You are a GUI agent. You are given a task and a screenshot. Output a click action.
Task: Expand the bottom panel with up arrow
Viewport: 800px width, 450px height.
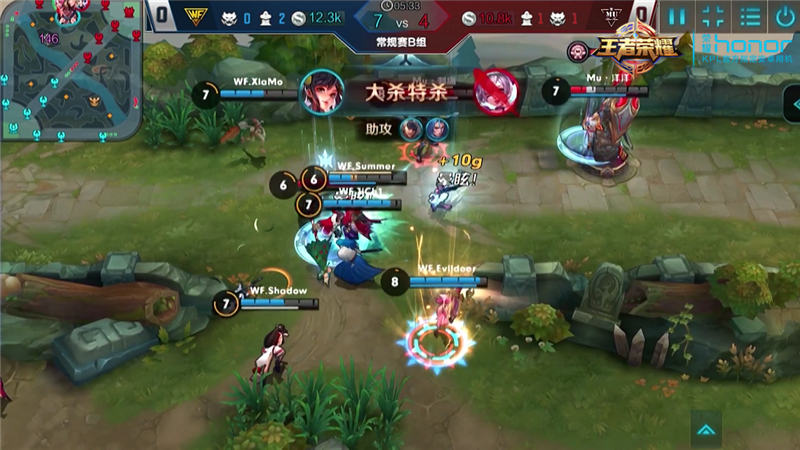pyautogui.click(x=707, y=430)
